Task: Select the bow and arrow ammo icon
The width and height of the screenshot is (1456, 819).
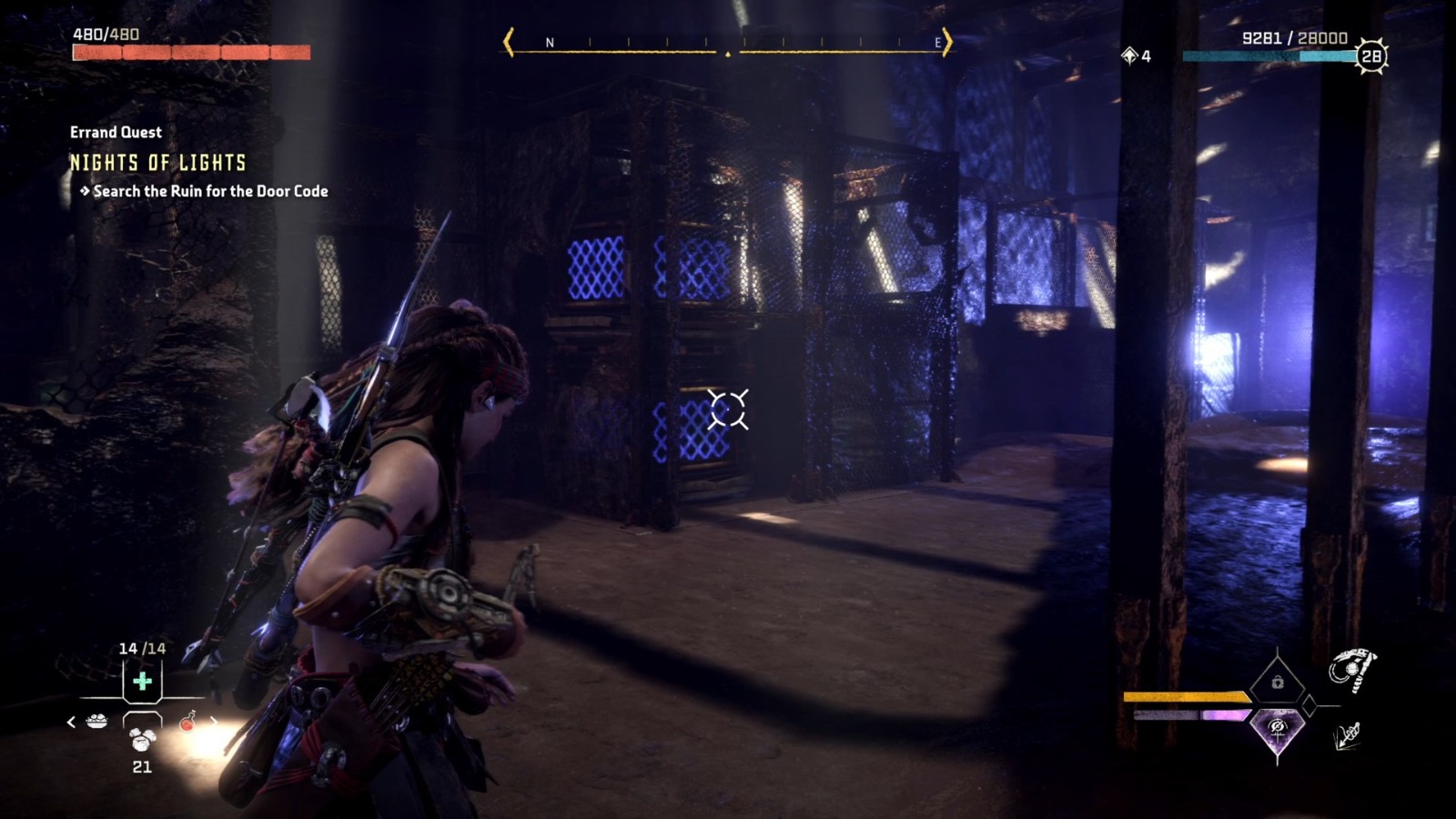Action: point(1347,736)
